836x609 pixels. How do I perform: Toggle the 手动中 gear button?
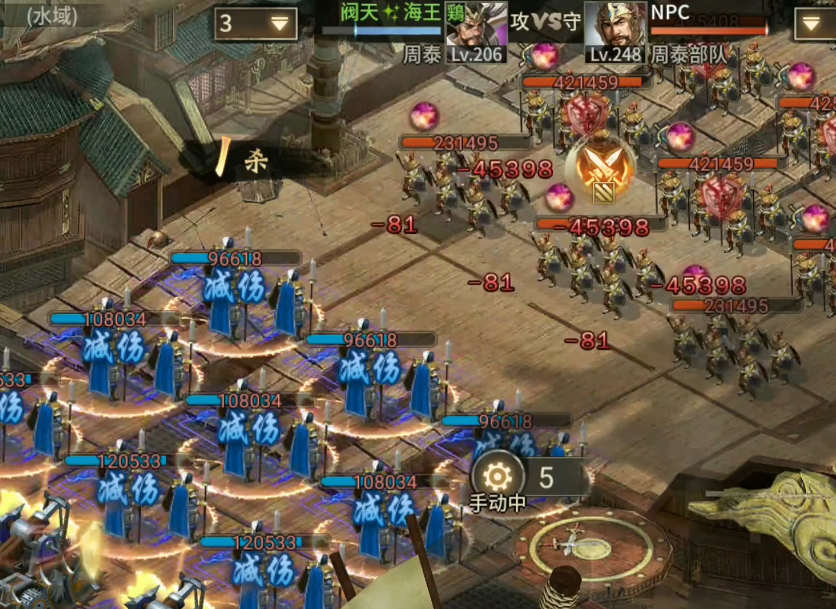[x=497, y=475]
